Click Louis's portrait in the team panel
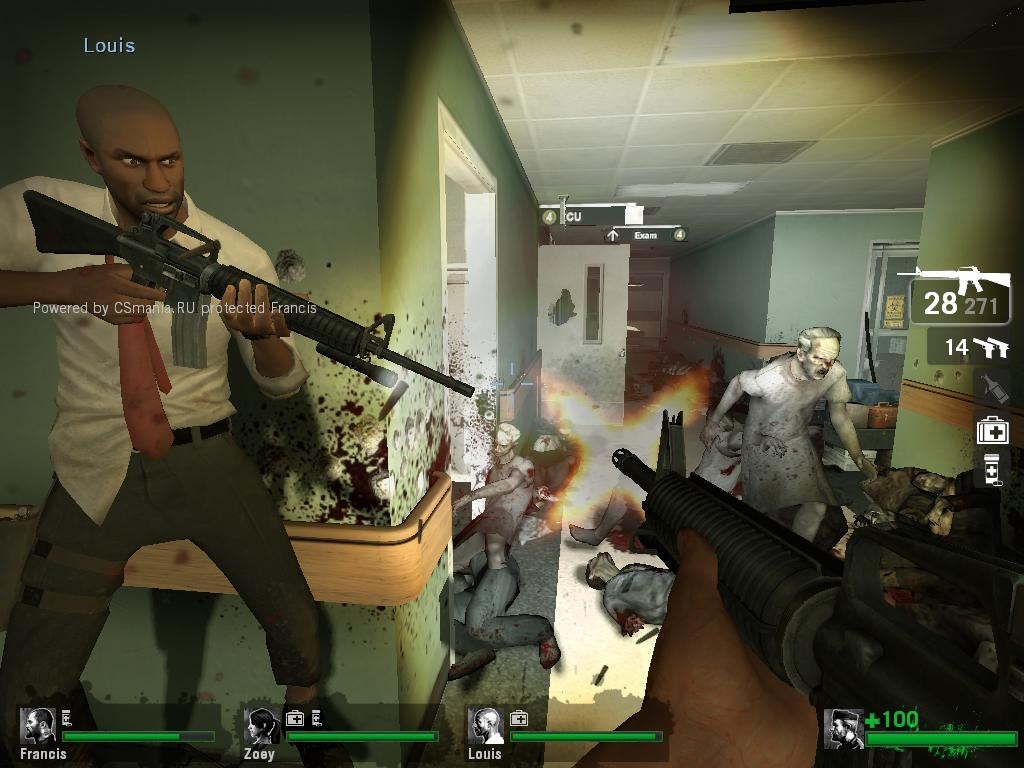 [x=486, y=726]
